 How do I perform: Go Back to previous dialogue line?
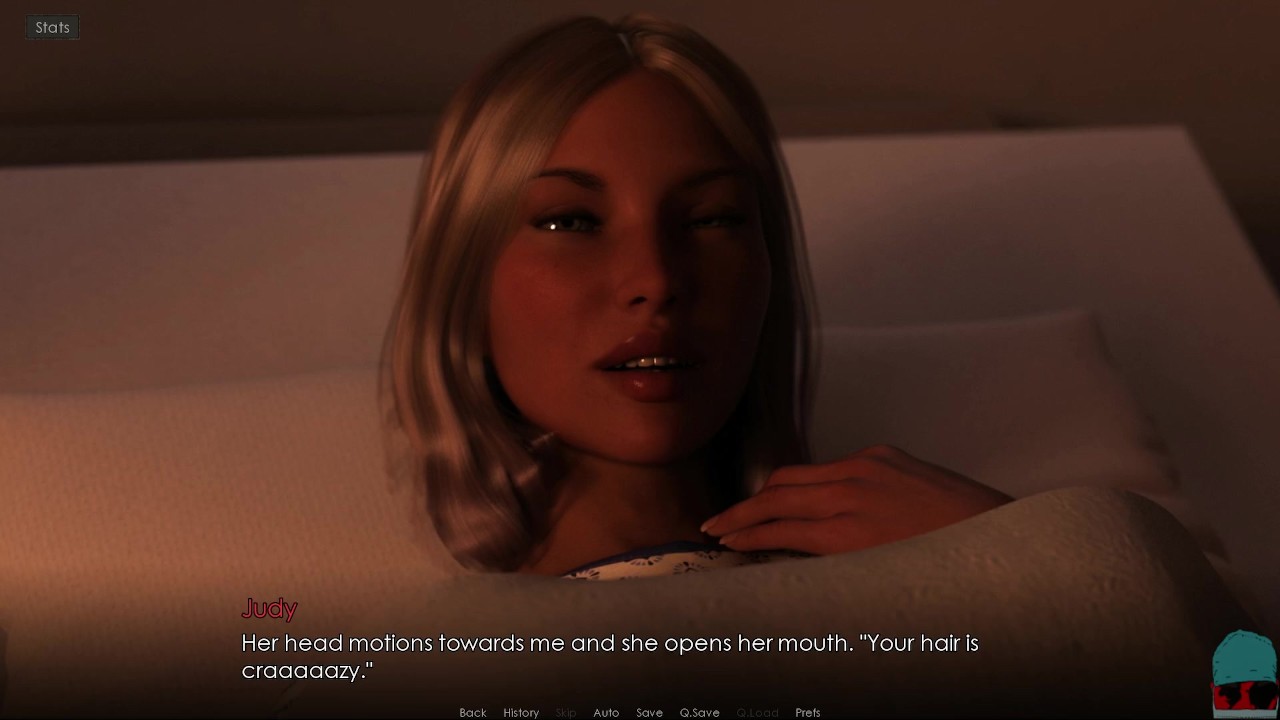coord(473,712)
